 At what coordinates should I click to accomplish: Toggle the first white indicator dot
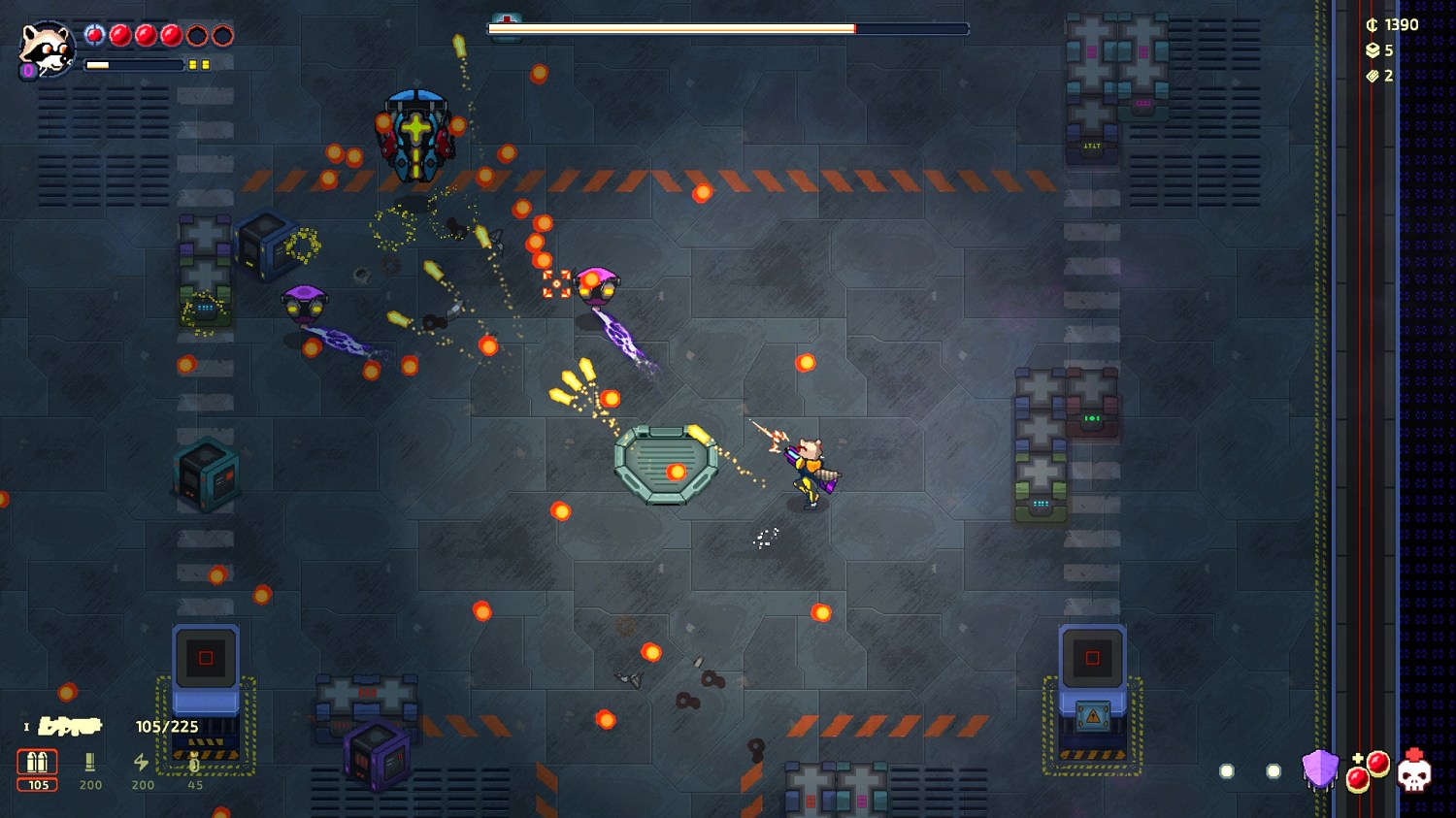click(1226, 770)
